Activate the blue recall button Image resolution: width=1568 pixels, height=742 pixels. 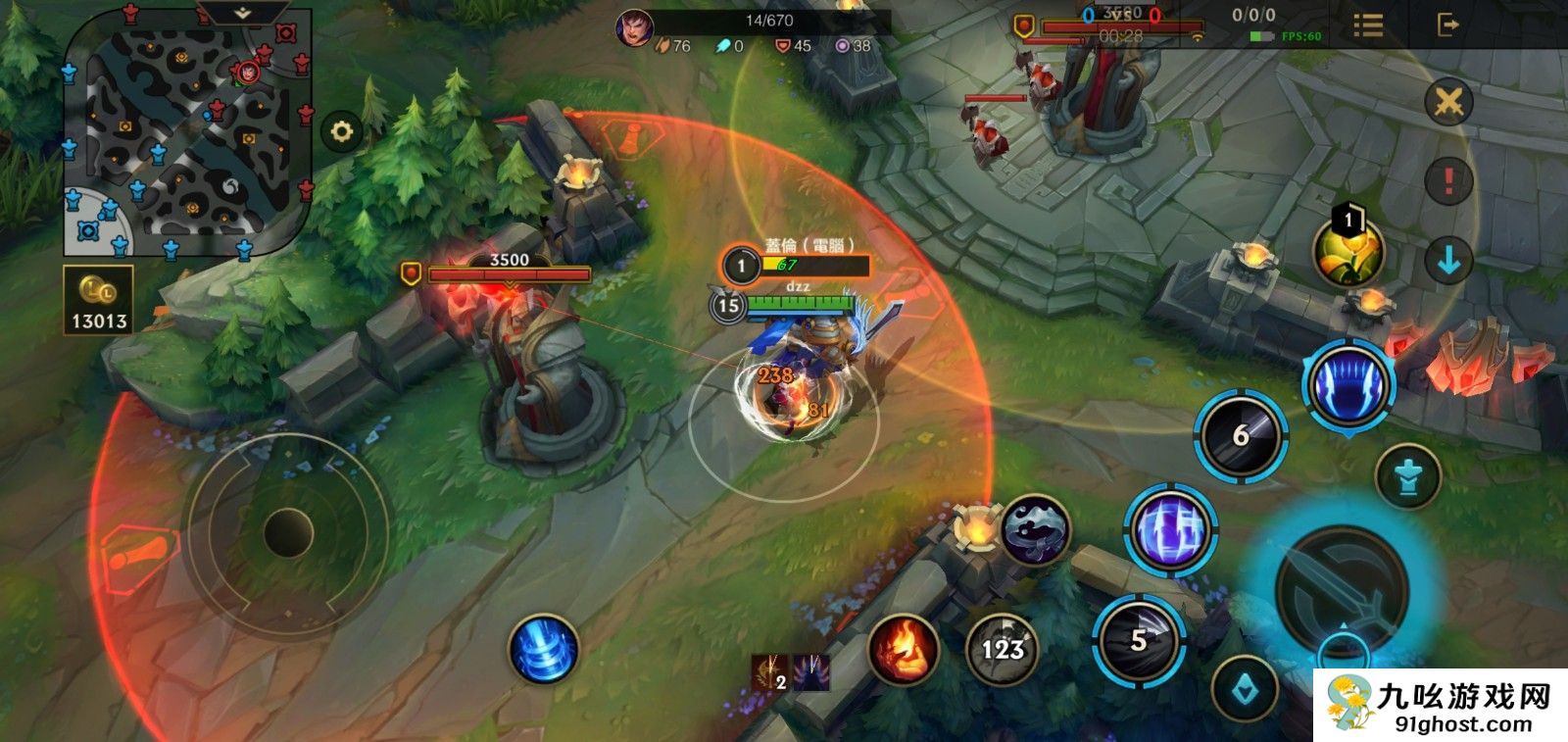(544, 649)
